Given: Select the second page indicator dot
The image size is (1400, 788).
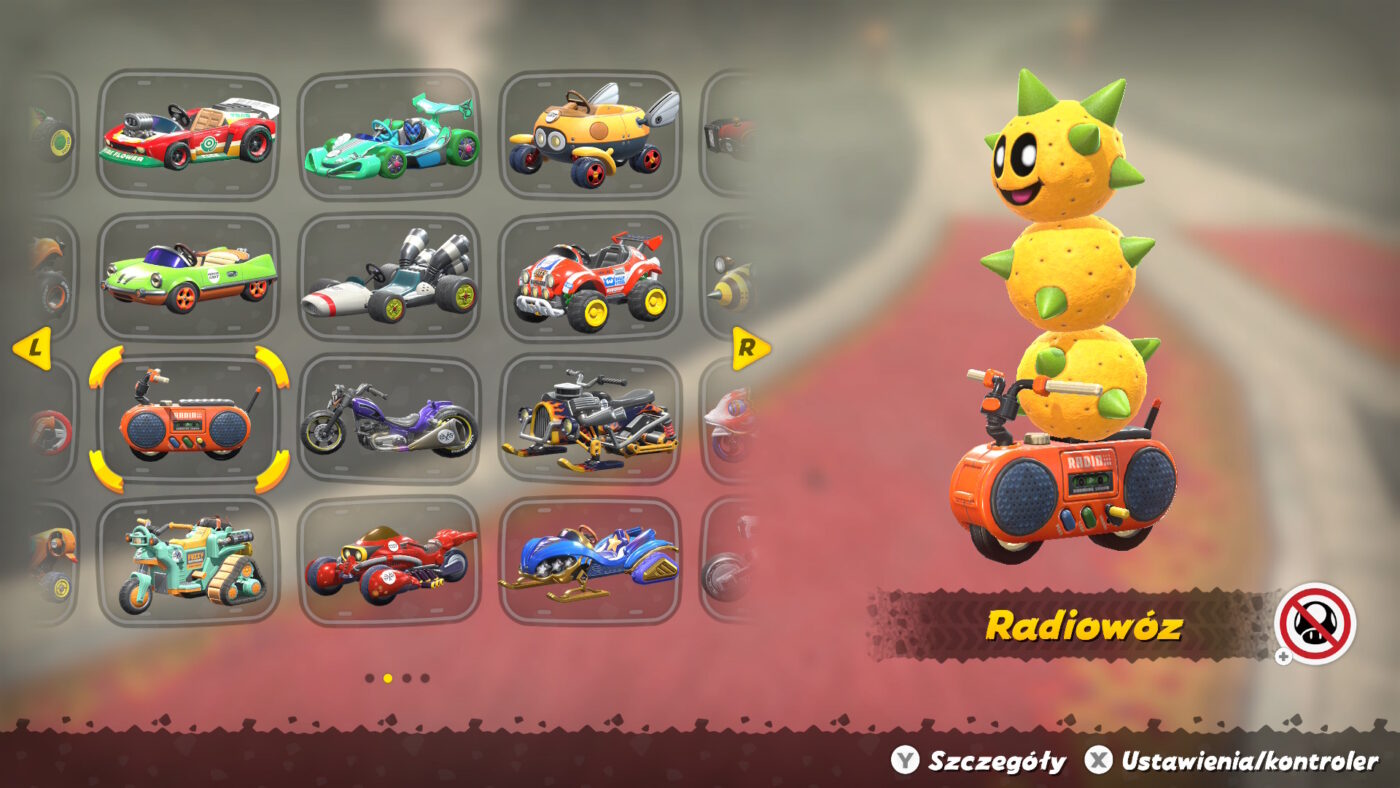Looking at the screenshot, I should [386, 677].
